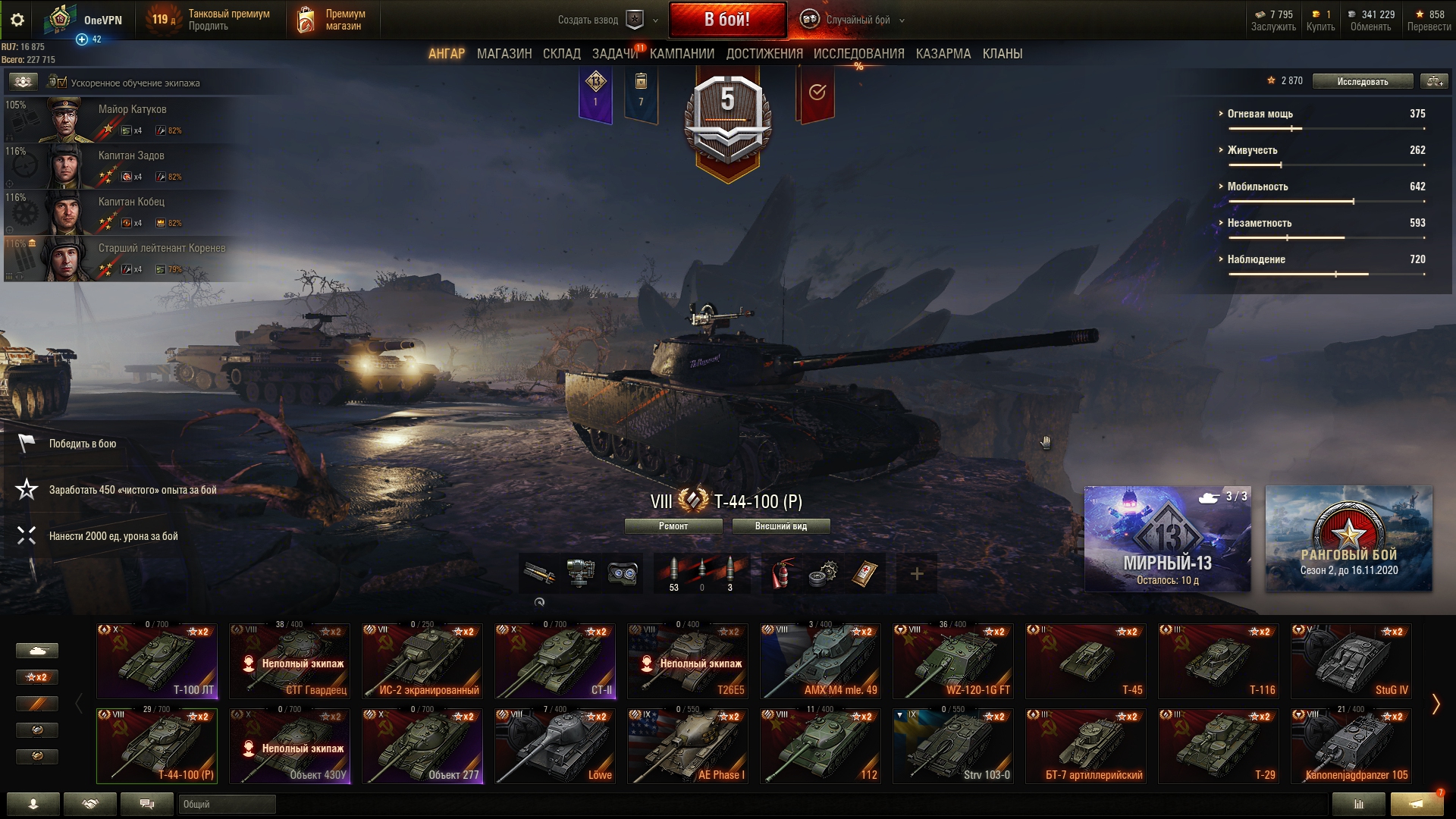Image resolution: width=1456 pixels, height=819 pixels.
Task: Open the МАГАЗИН tab
Action: pyautogui.click(x=504, y=54)
